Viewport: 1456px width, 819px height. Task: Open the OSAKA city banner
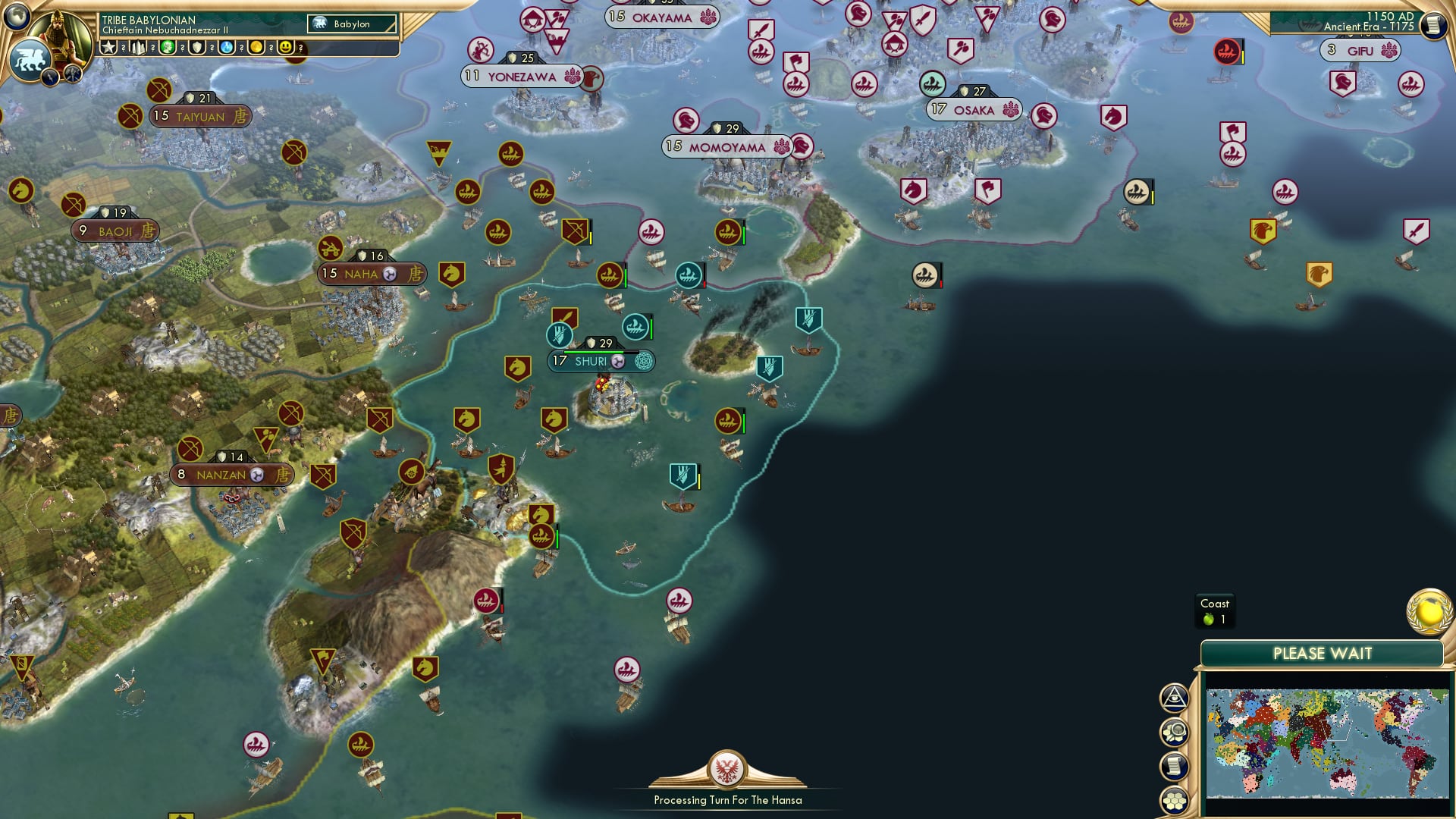click(x=973, y=110)
